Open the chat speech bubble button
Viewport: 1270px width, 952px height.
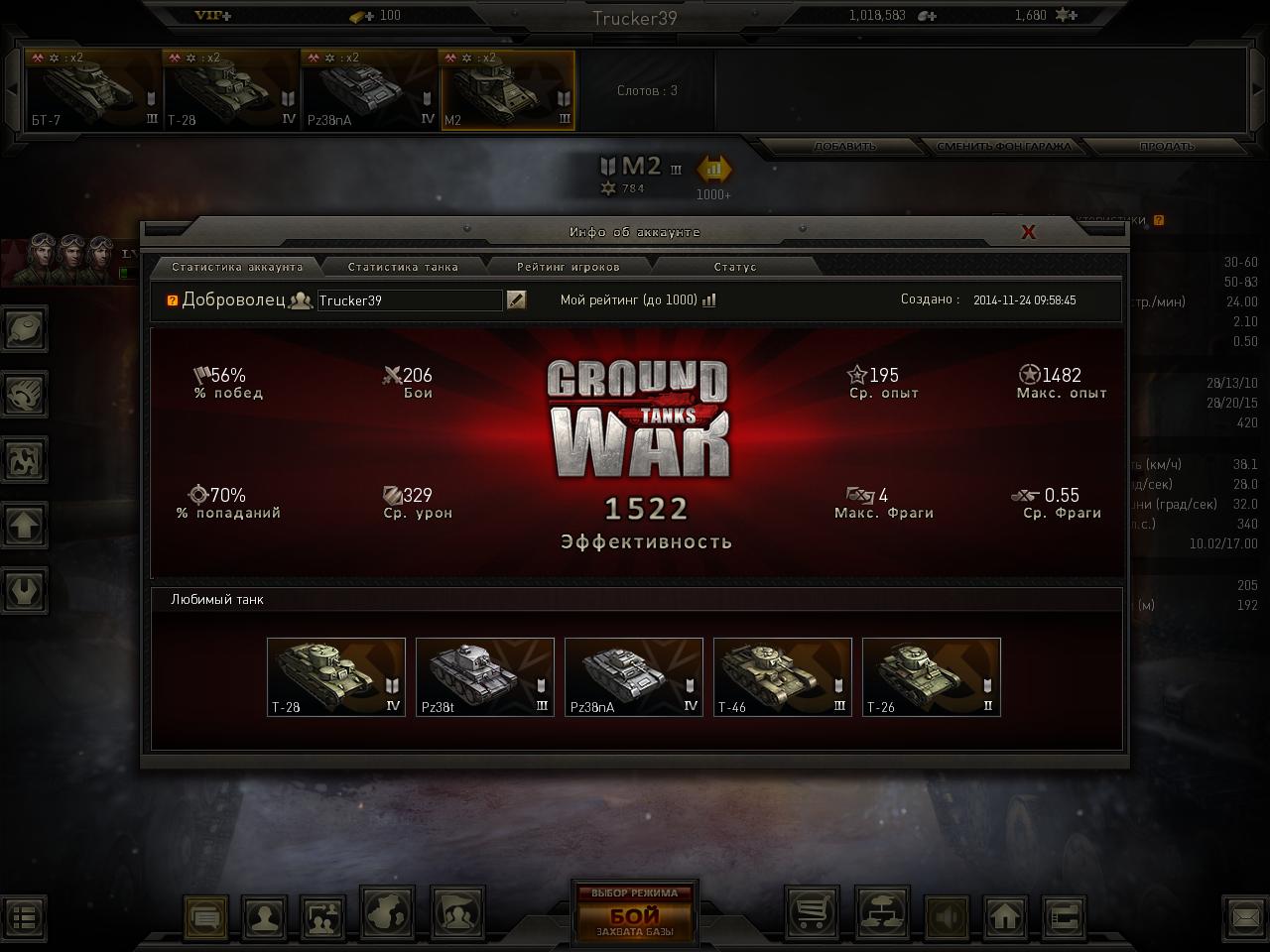(206, 917)
